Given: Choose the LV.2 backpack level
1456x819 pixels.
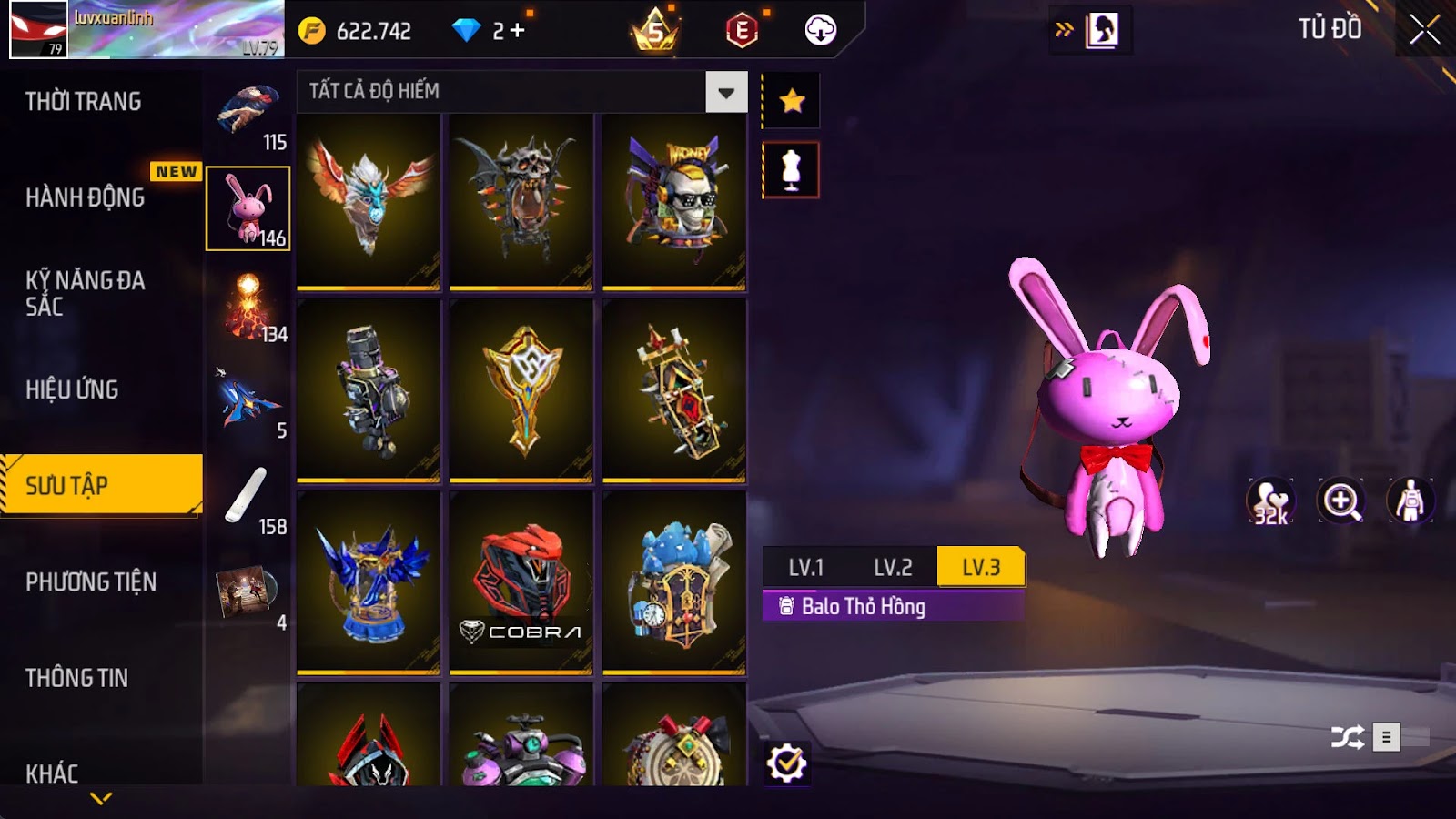Looking at the screenshot, I should [892, 567].
